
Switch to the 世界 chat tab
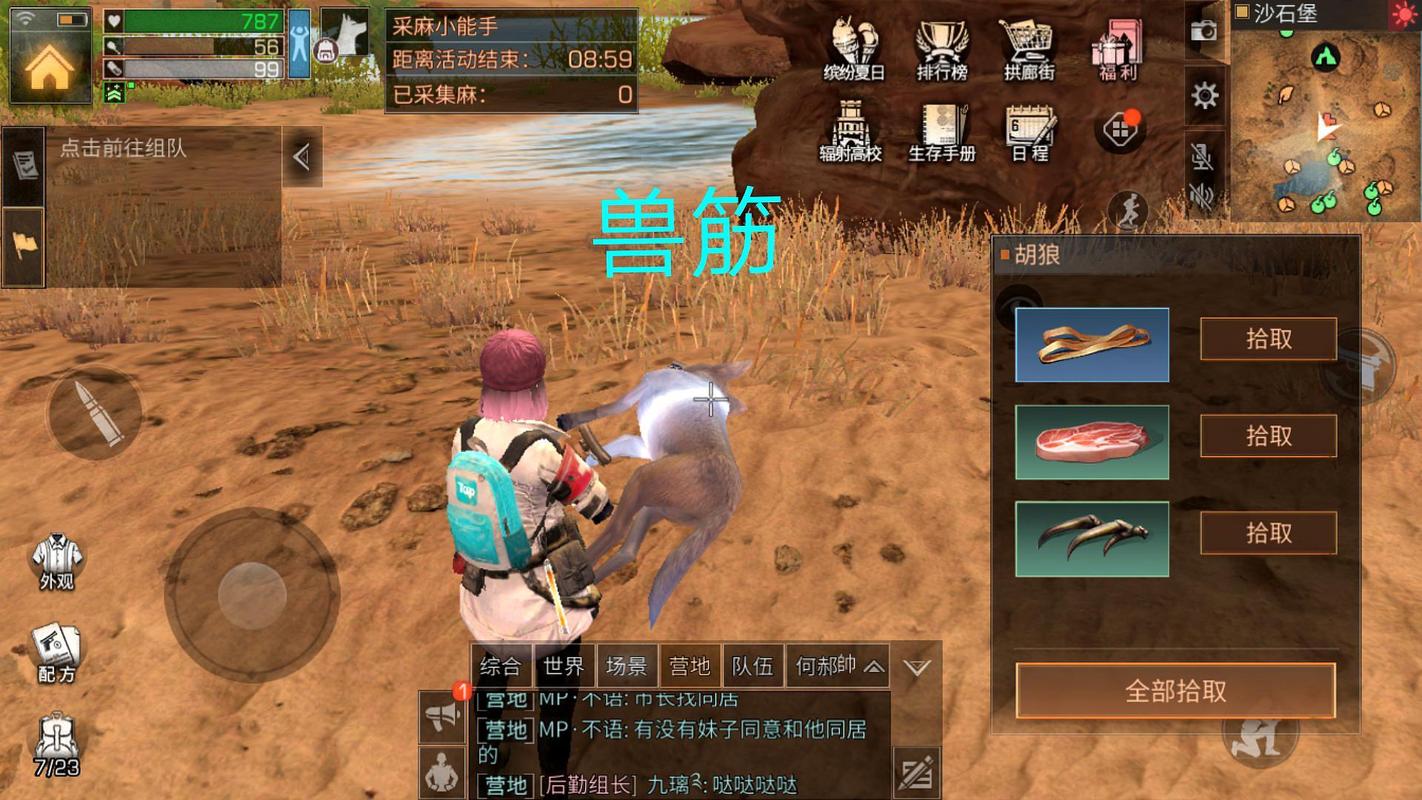click(563, 663)
